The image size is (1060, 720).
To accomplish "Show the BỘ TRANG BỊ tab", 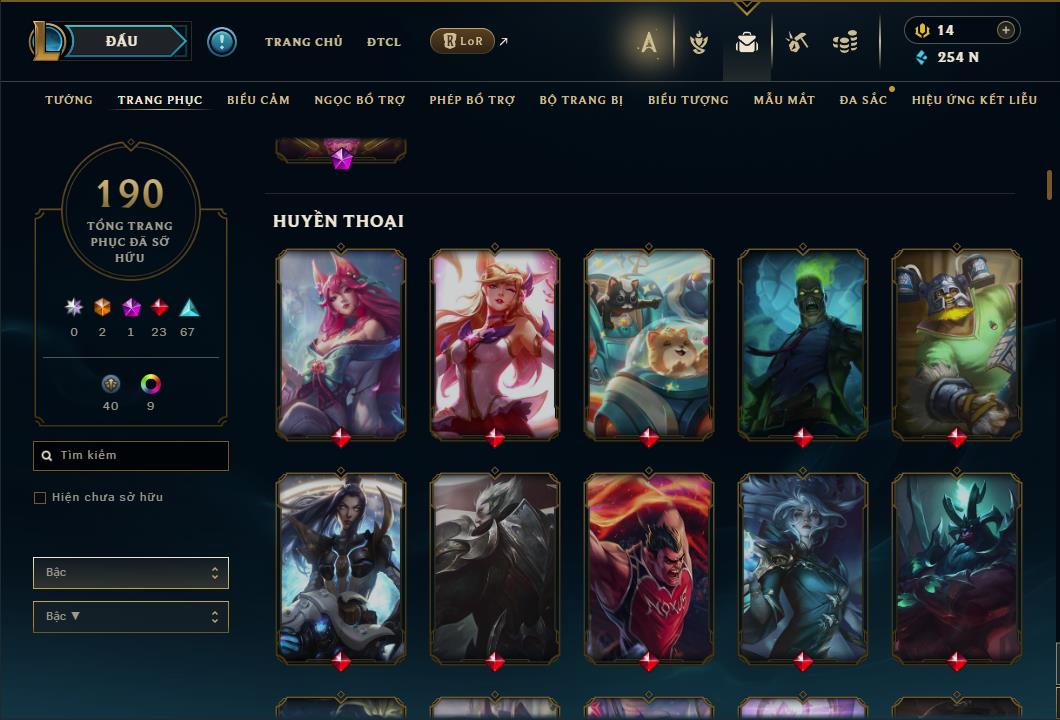I will tap(581, 100).
